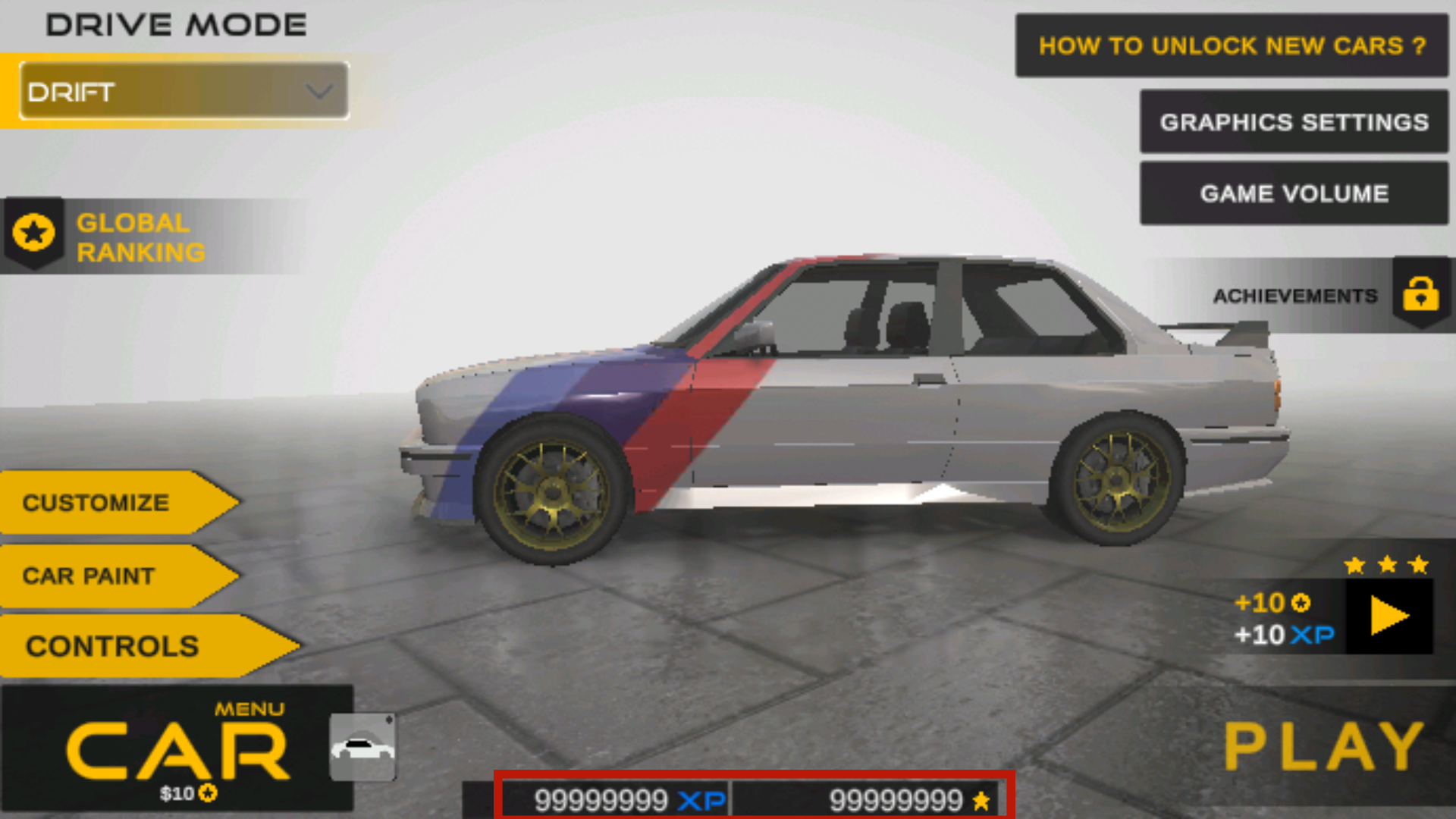Open the Drift drive mode dropdown
This screenshot has height=819, width=1456.
coord(184,92)
